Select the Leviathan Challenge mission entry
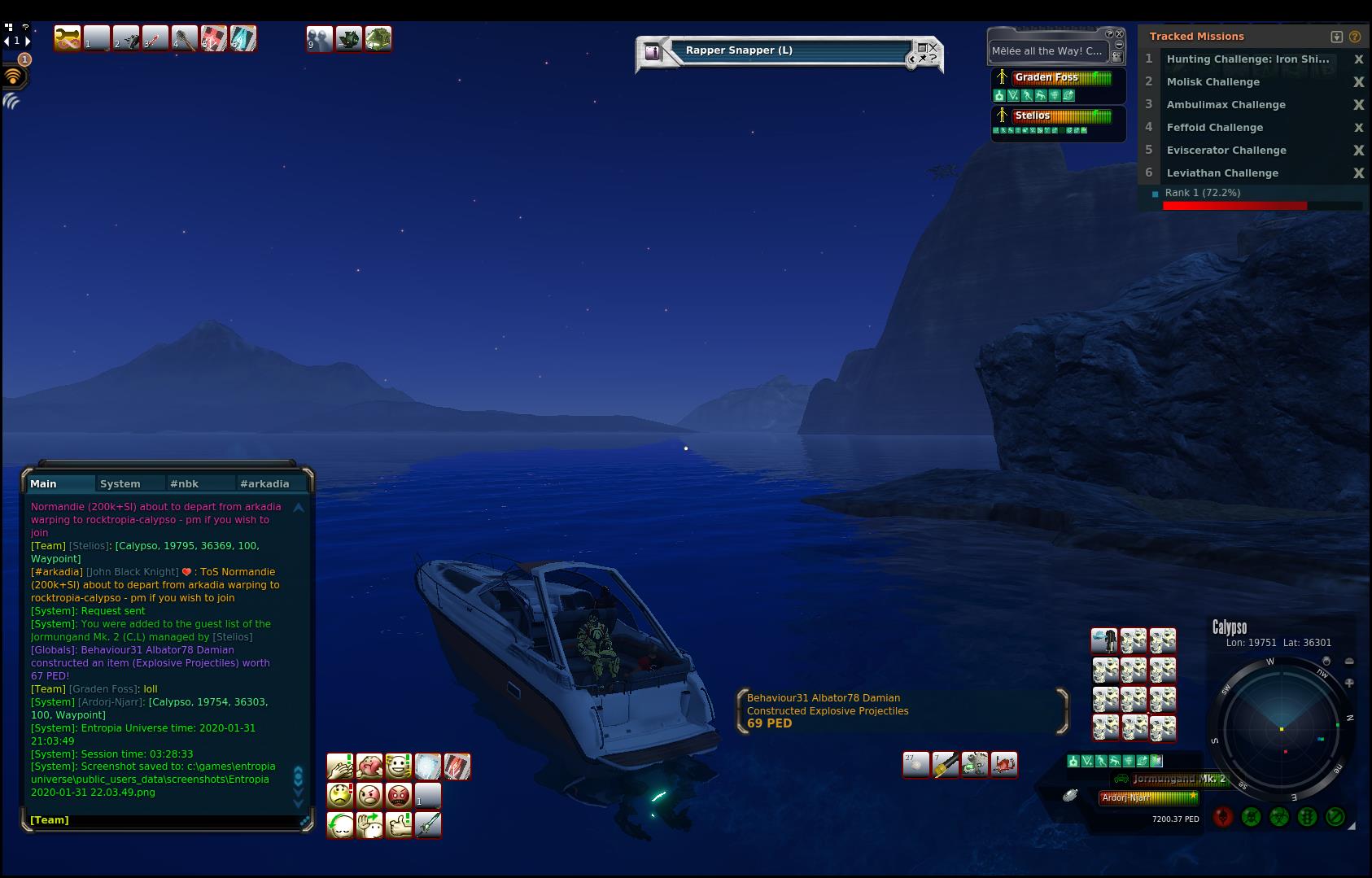 tap(1221, 173)
